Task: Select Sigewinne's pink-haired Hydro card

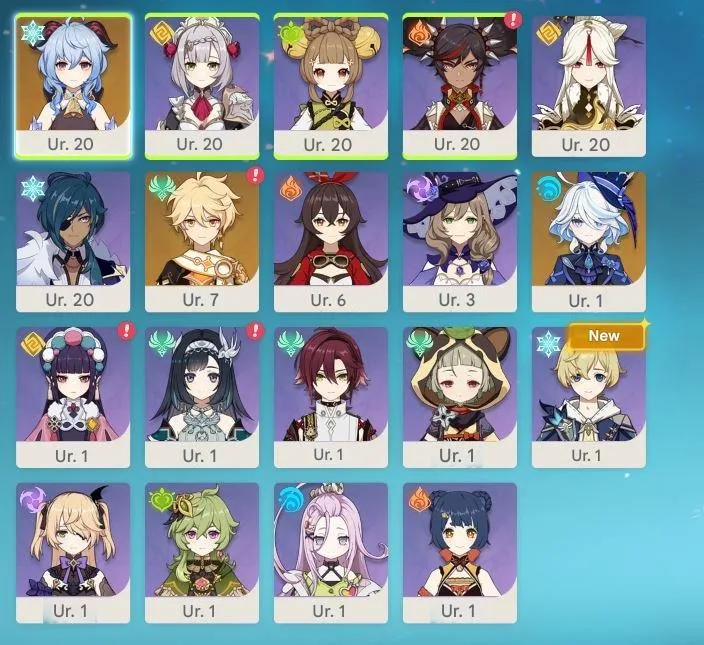Action: pyautogui.click(x=330, y=548)
